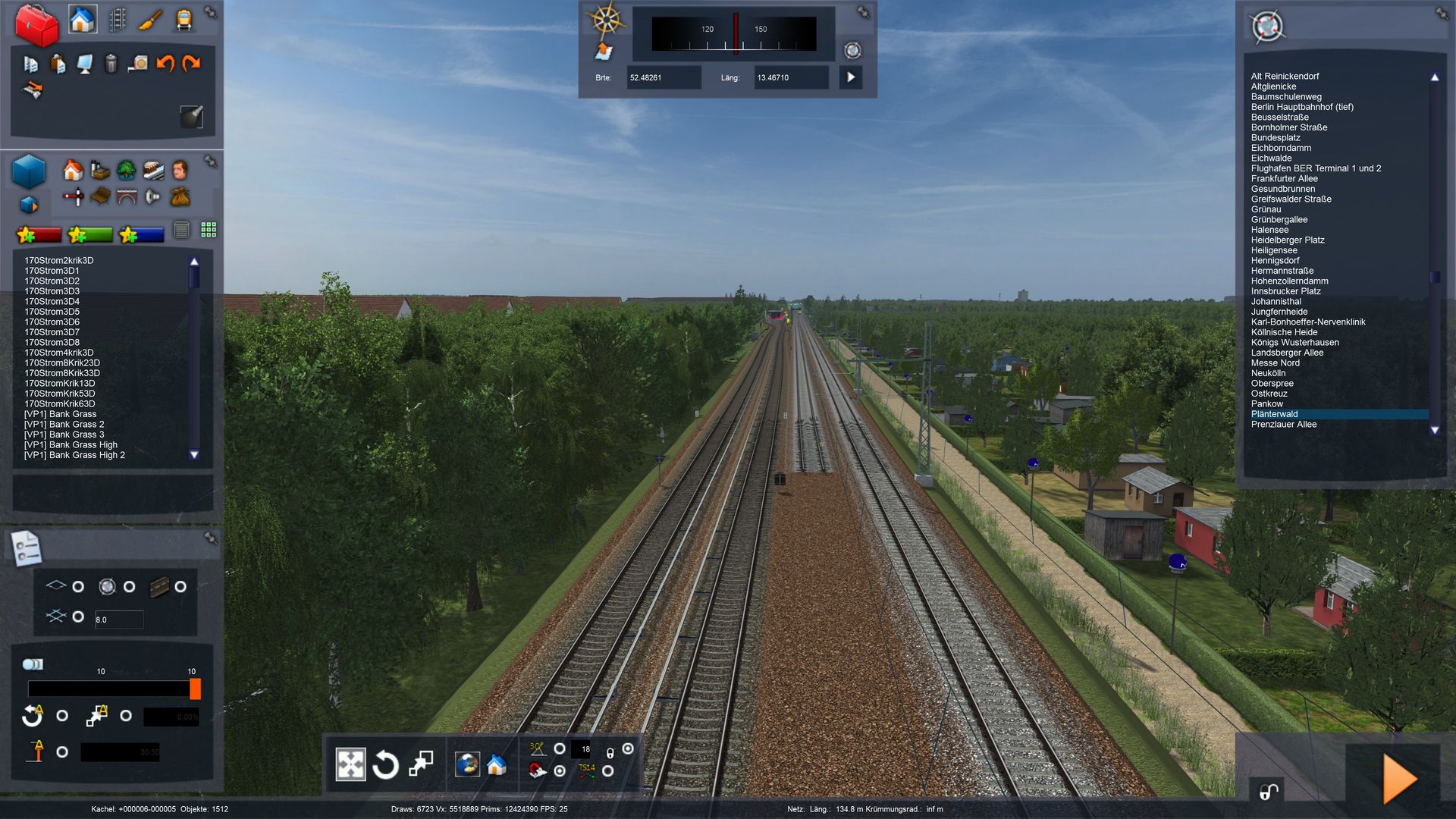Screen dimensions: 1456x819
Task: Click the redo arrow icon
Action: [191, 64]
